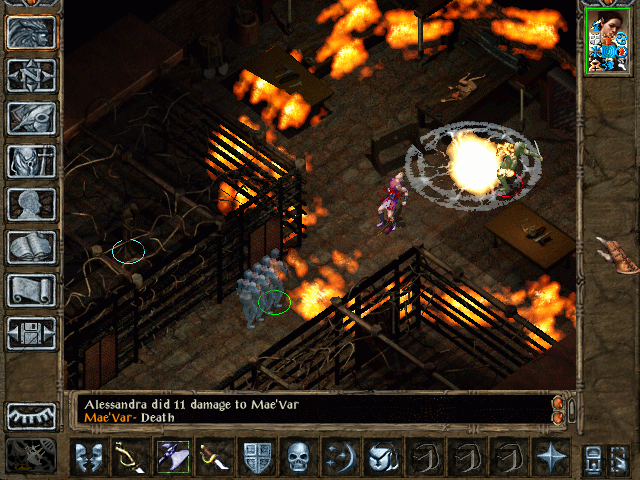640x480 pixels.
Task: Open the crescent moon spell button
Action: tap(339, 457)
